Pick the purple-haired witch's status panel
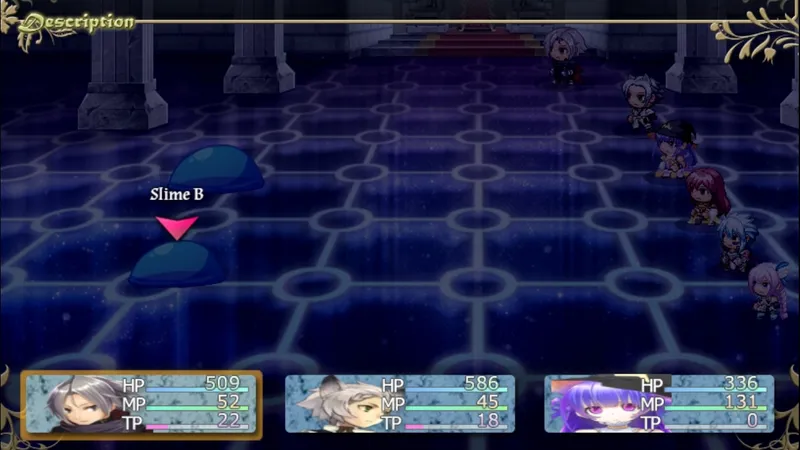Image resolution: width=800 pixels, height=450 pixels. [x=659, y=402]
